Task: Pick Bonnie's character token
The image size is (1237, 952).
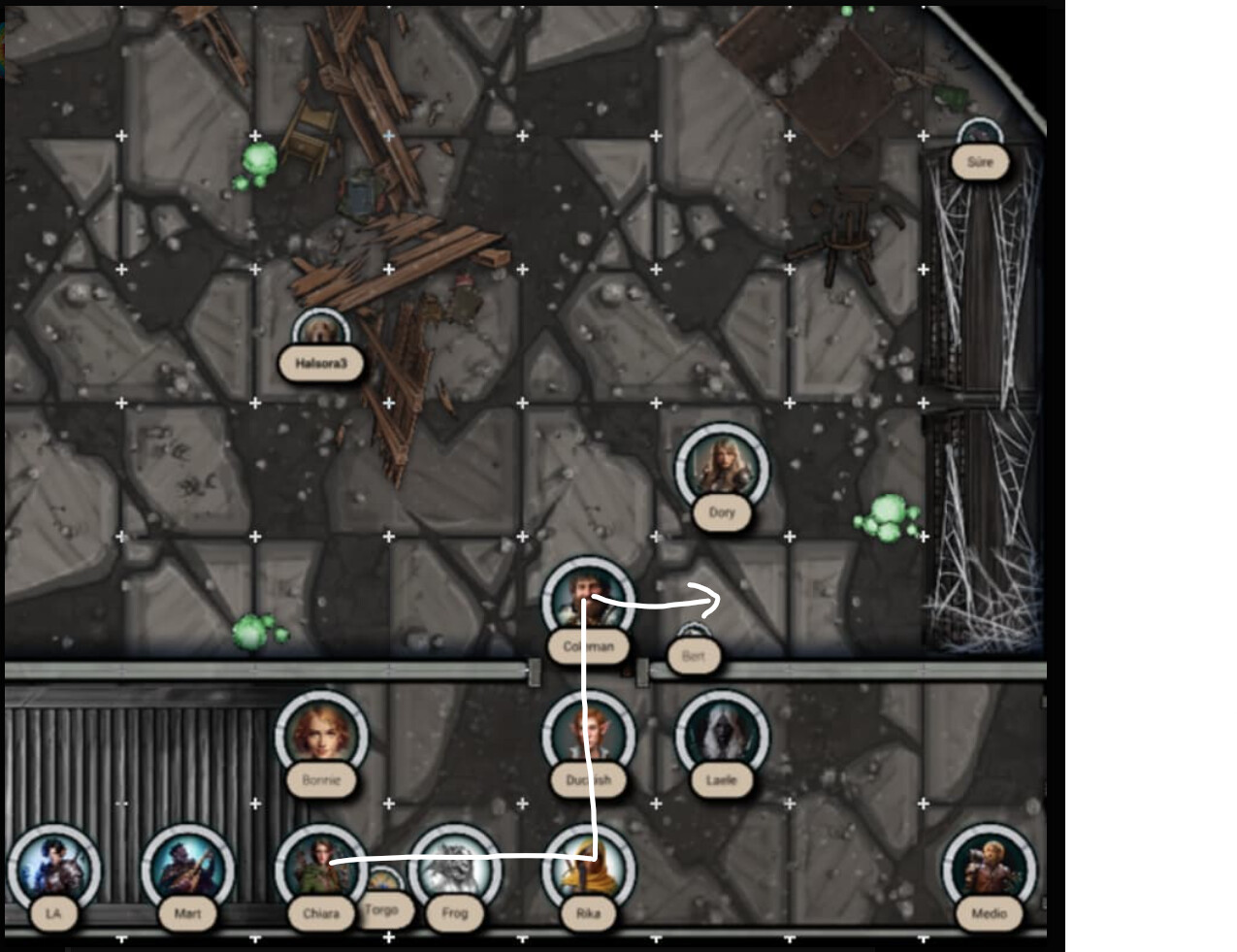Action: pos(321,734)
